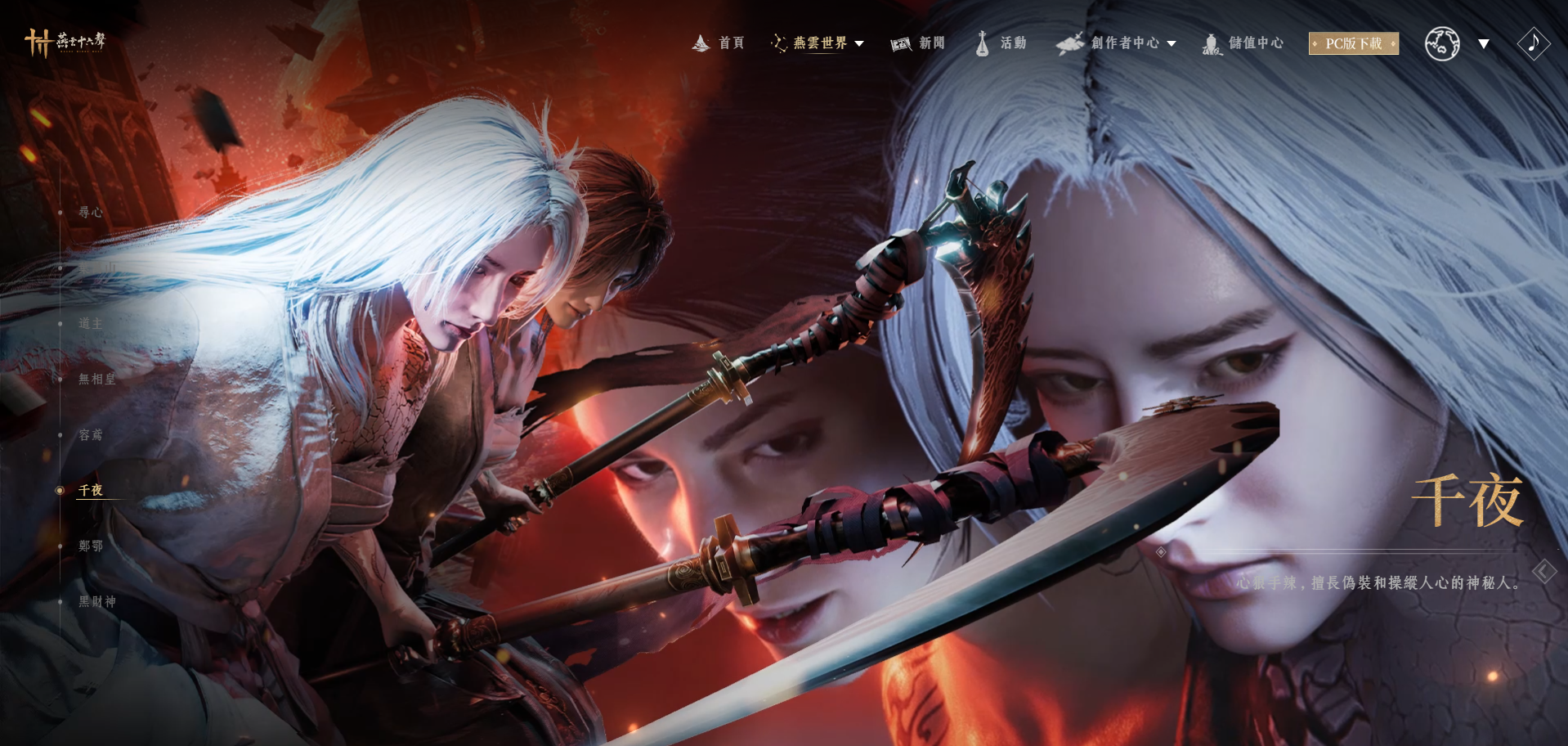Visit the 儲值中心 top-up center
Viewport: 1568px width, 746px height.
tap(1243, 43)
